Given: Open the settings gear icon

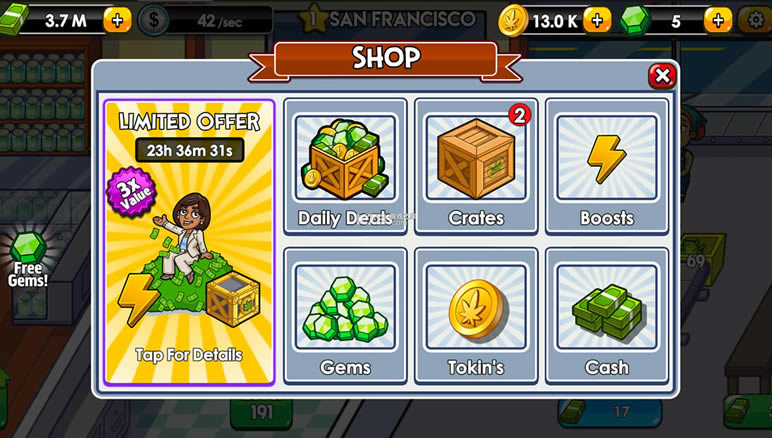Looking at the screenshot, I should (754, 20).
